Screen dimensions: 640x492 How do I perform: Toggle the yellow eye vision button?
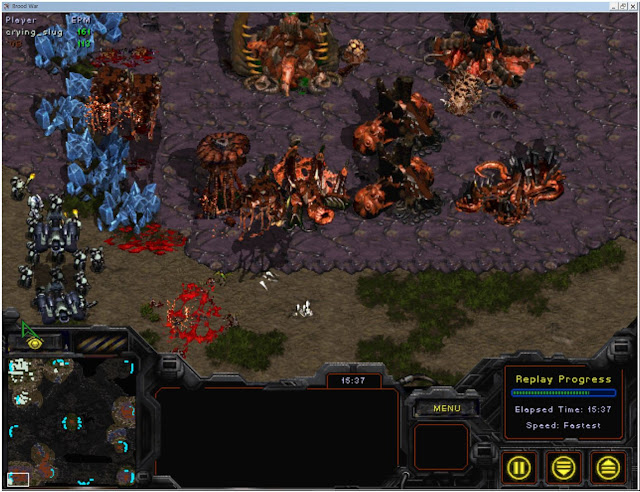coord(34,342)
